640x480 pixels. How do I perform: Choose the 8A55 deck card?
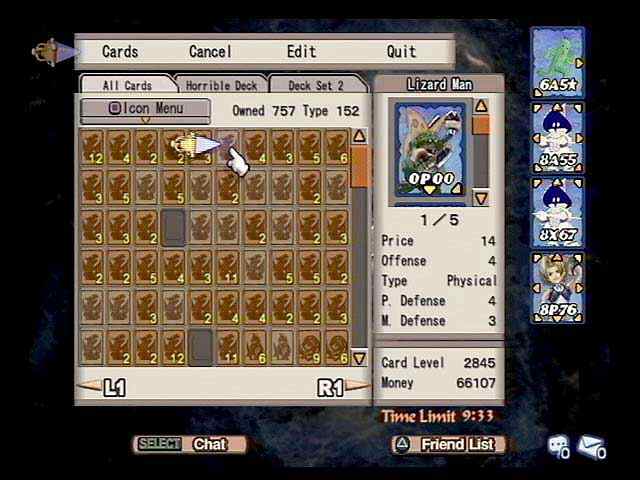558,135
